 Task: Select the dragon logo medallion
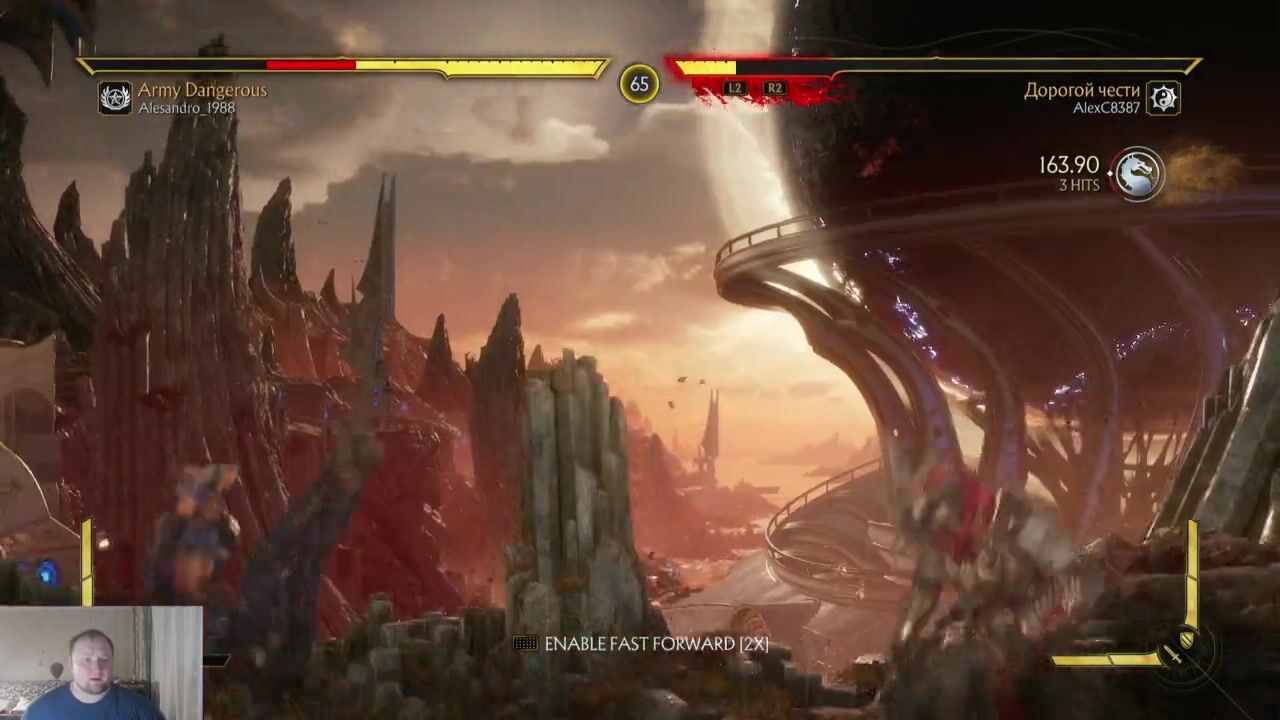tap(1138, 175)
